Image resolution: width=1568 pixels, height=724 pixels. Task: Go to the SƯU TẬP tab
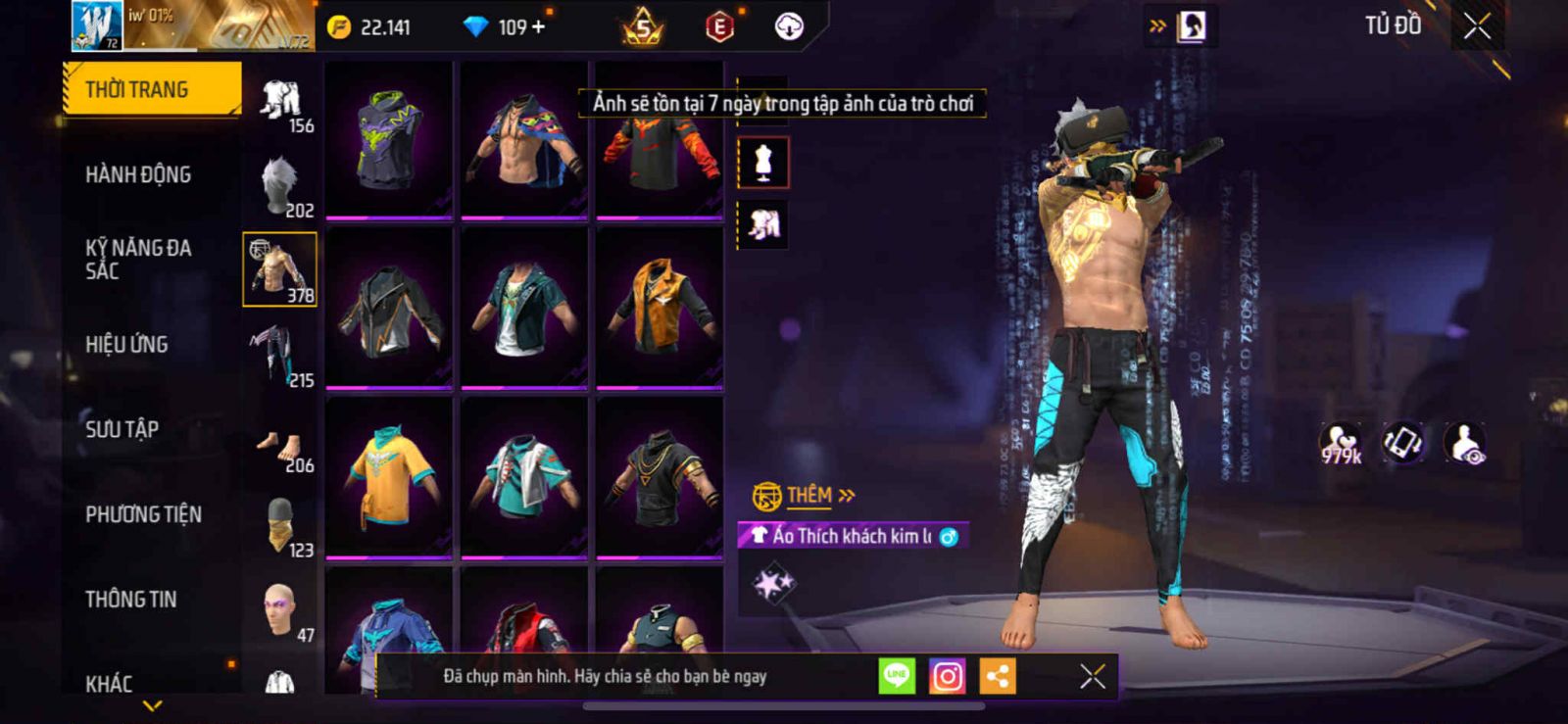[x=122, y=429]
